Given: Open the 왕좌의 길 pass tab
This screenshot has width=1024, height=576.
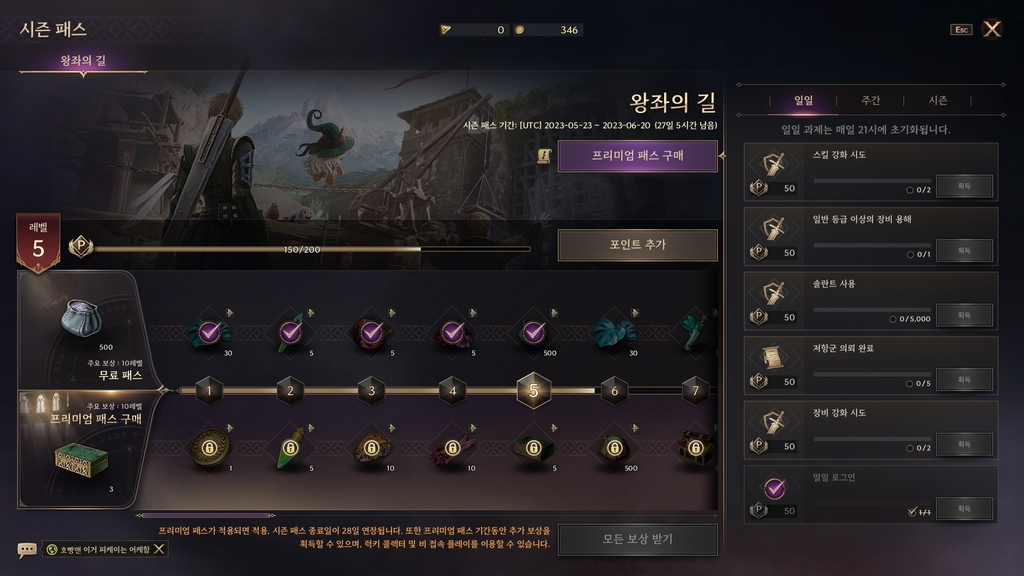Looking at the screenshot, I should tap(83, 61).
